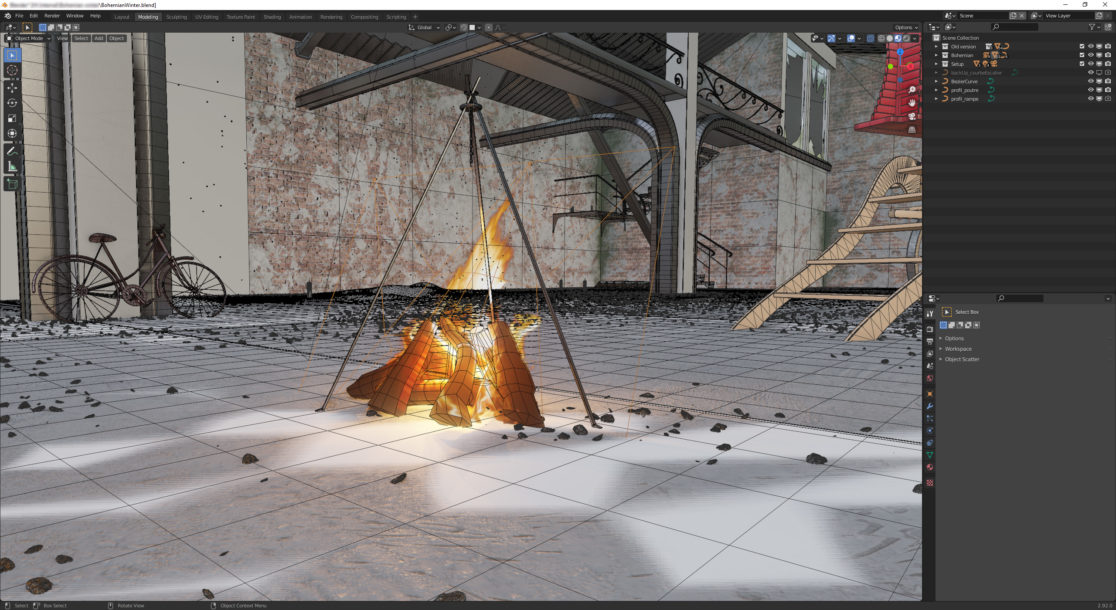Switch to the UV Editing workspace tab

tap(207, 17)
